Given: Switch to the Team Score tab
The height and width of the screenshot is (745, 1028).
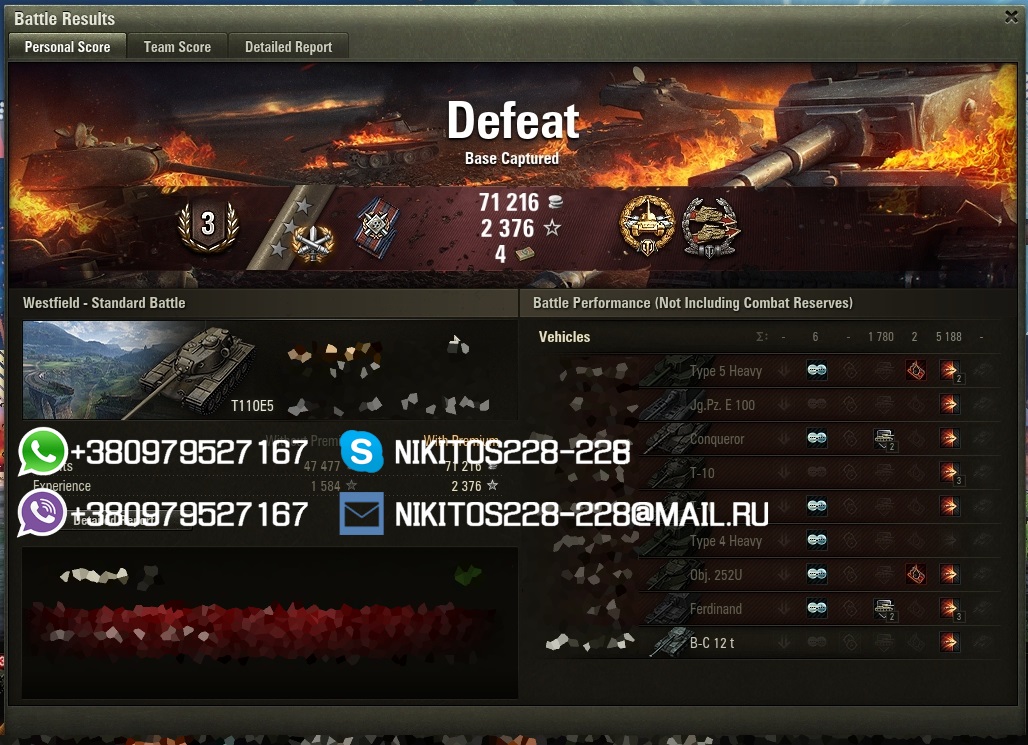Looking at the screenshot, I should 177,47.
